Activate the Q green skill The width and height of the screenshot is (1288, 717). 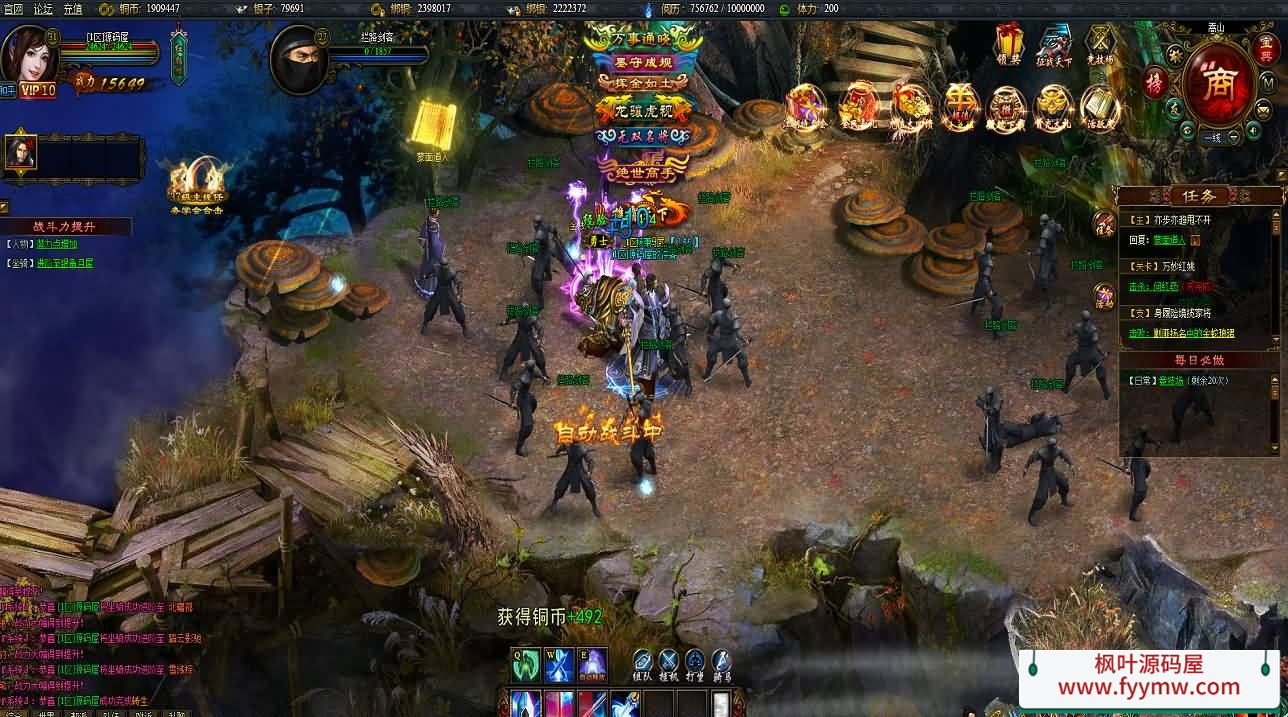(527, 665)
